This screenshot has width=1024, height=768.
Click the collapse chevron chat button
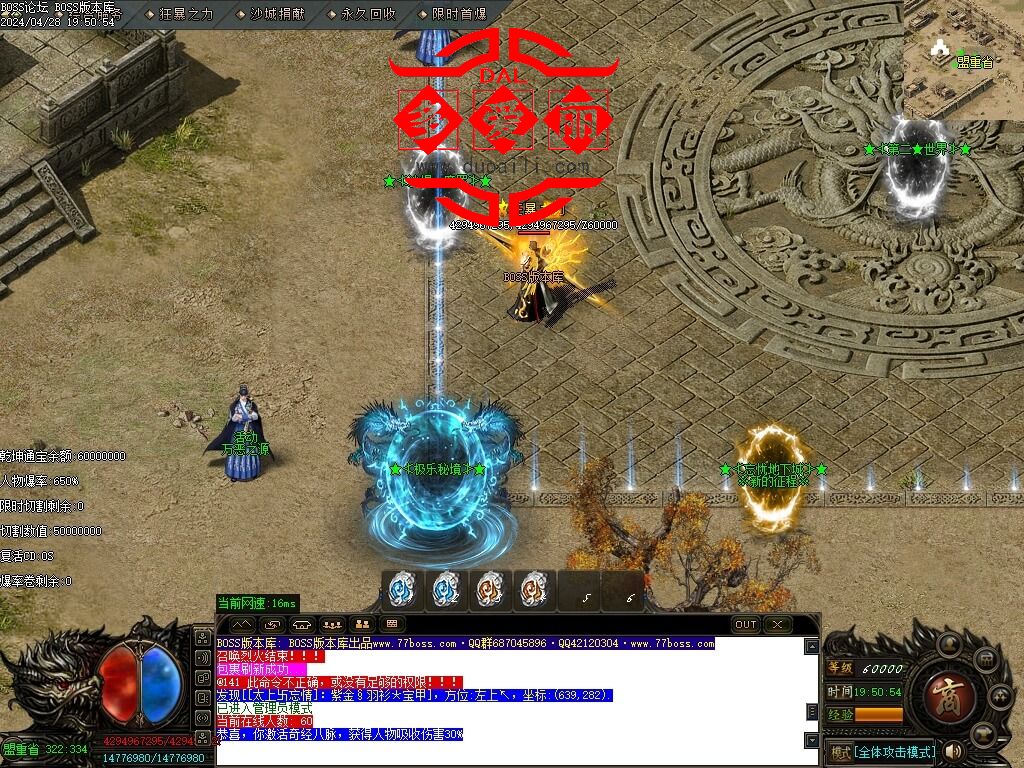(242, 624)
